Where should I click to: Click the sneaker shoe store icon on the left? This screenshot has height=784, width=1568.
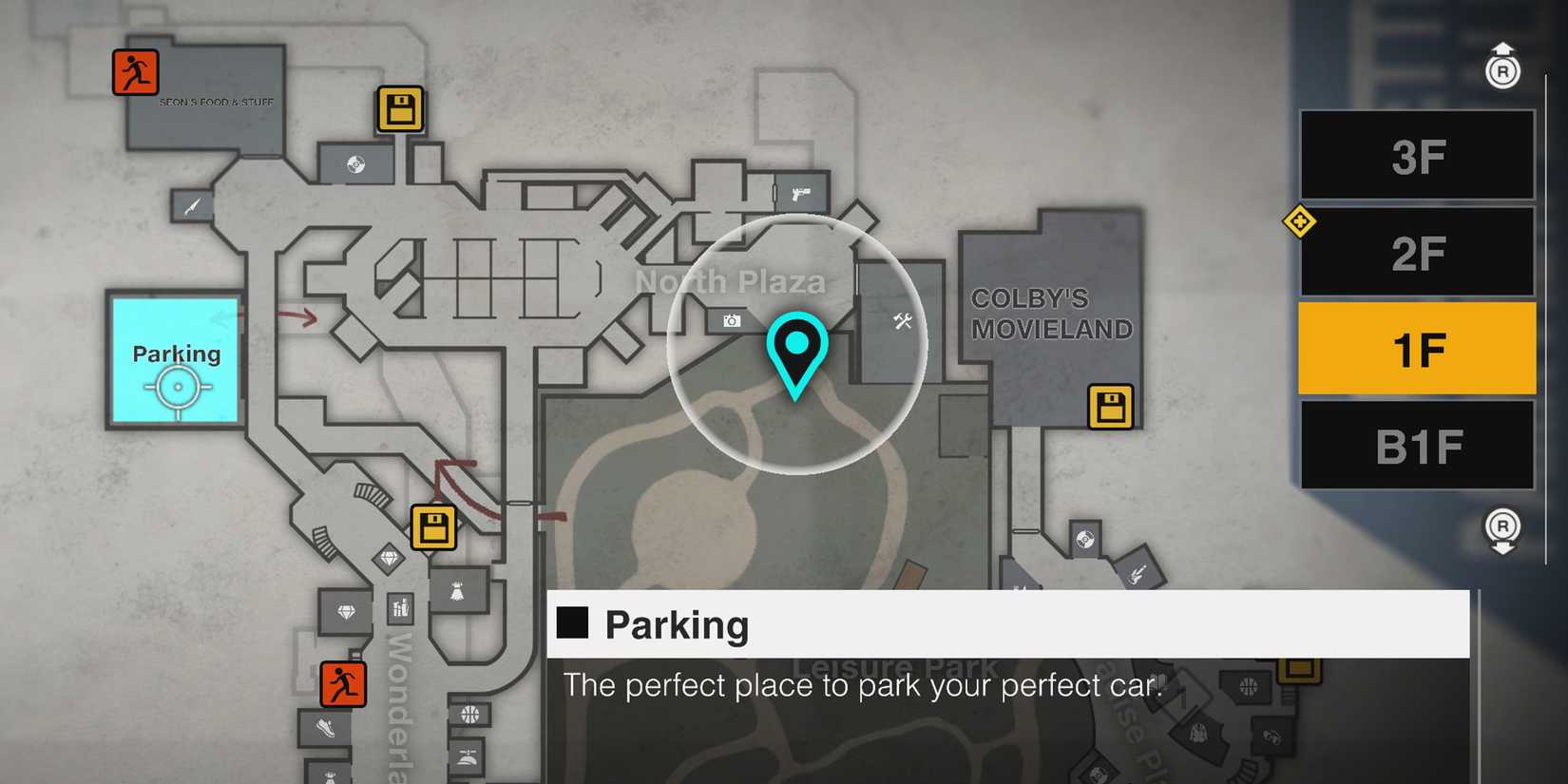(x=326, y=728)
